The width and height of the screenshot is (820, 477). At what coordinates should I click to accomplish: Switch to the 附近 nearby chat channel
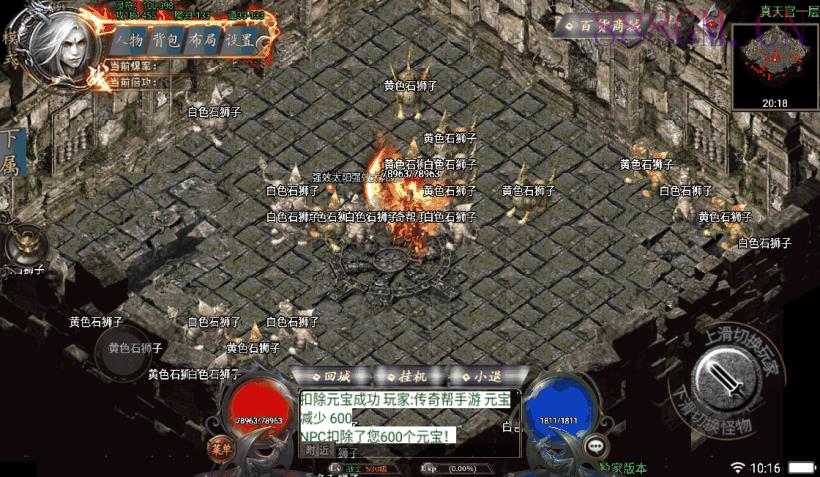[318, 451]
